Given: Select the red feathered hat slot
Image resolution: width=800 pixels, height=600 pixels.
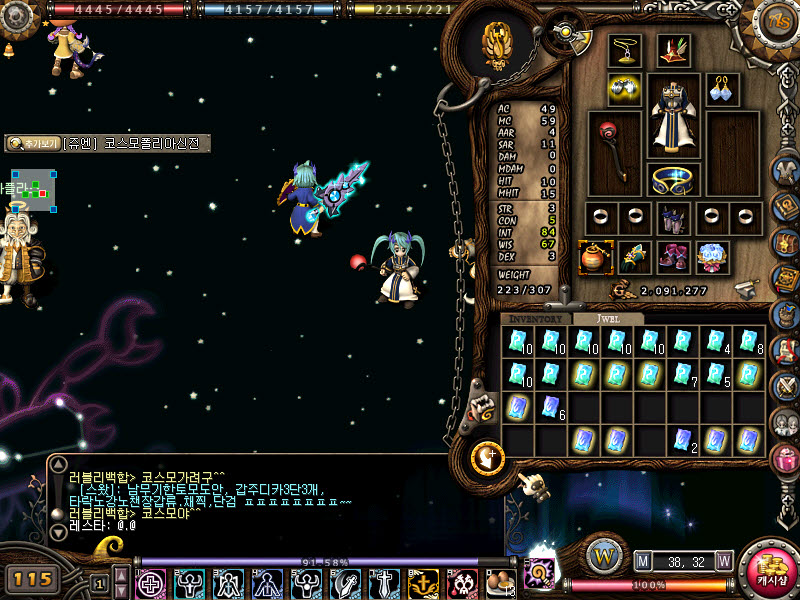Looking at the screenshot, I should coord(674,50).
